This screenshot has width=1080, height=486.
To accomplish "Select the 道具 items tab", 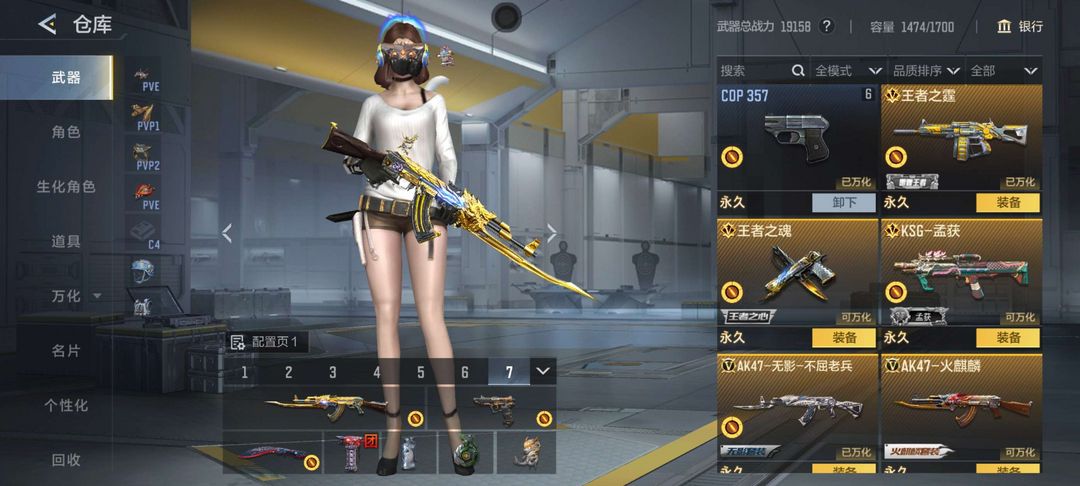I will point(66,241).
